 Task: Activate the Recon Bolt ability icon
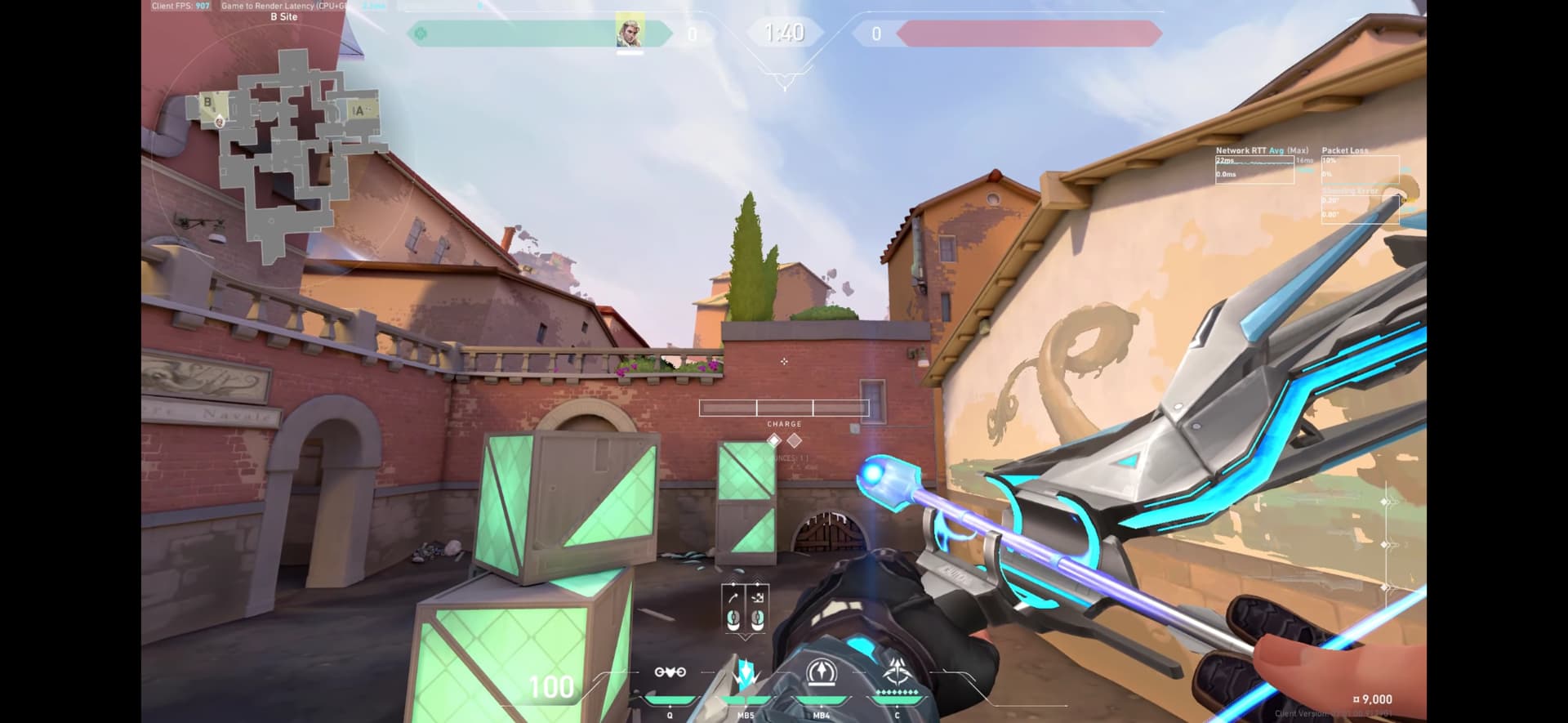821,673
